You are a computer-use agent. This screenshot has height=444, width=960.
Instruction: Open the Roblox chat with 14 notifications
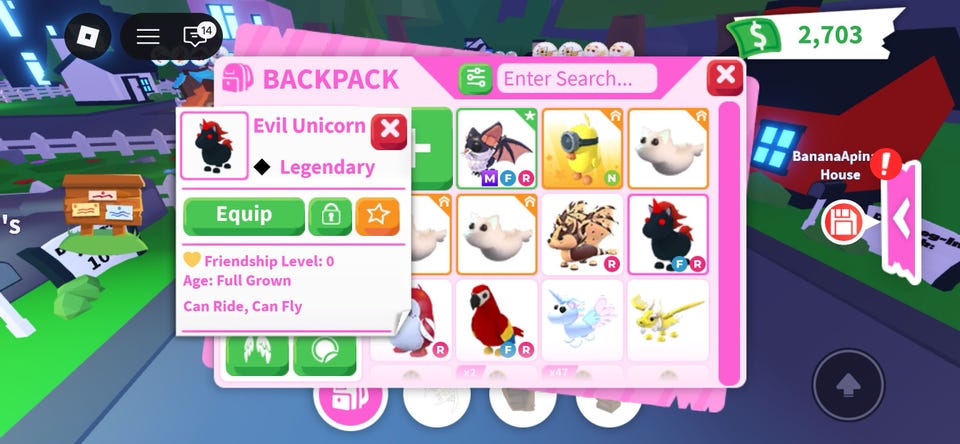pyautogui.click(x=197, y=37)
